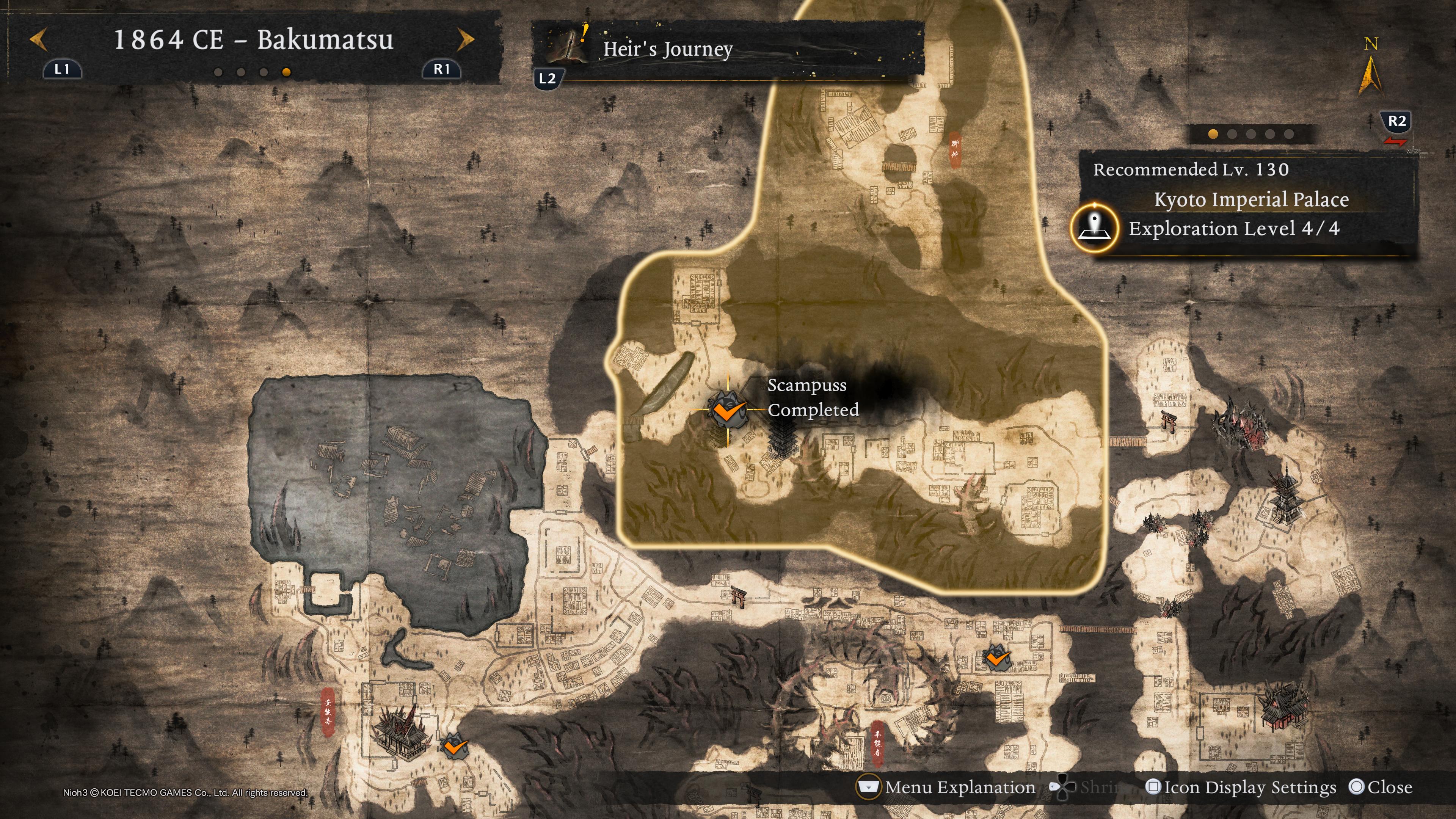Viewport: 1456px width, 819px height.
Task: Close the map screen
Action: (1380, 788)
